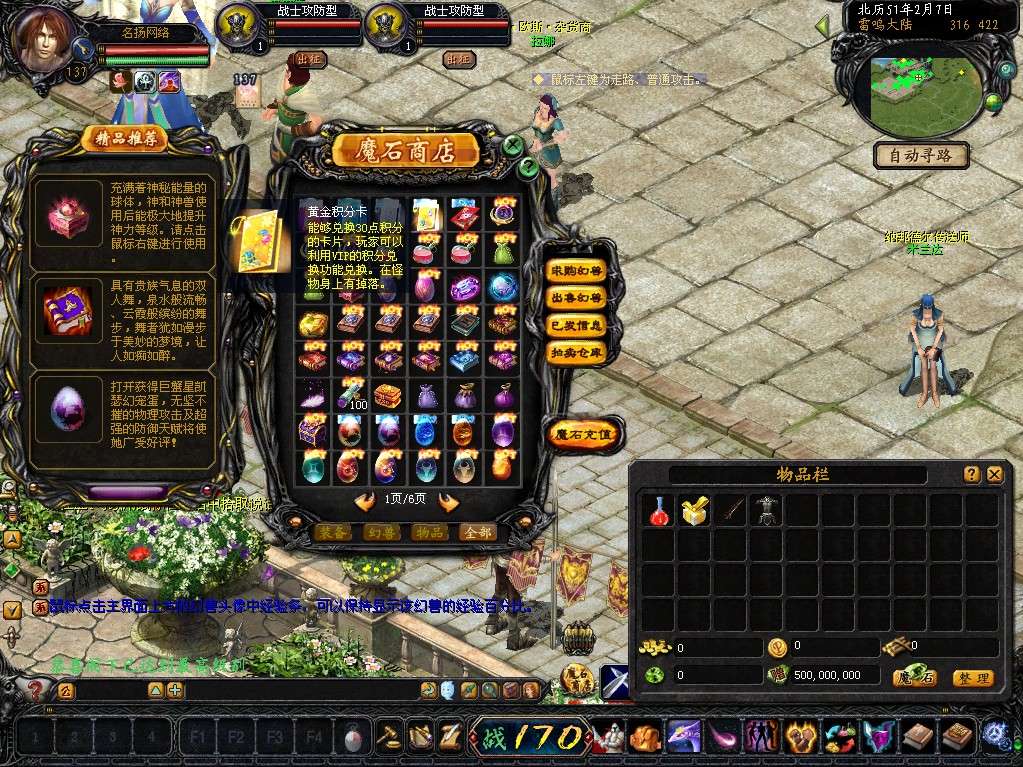This screenshot has height=767, width=1023.
Task: Close the 魔石商店 shop window
Action: [x=513, y=145]
